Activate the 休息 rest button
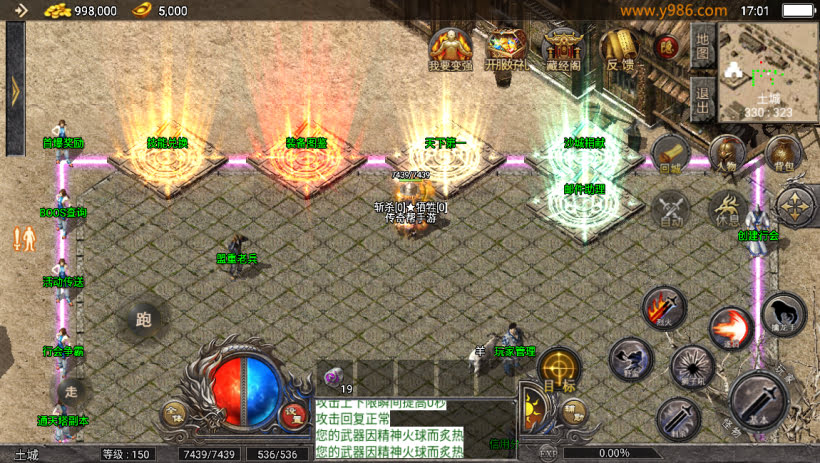 coord(727,209)
